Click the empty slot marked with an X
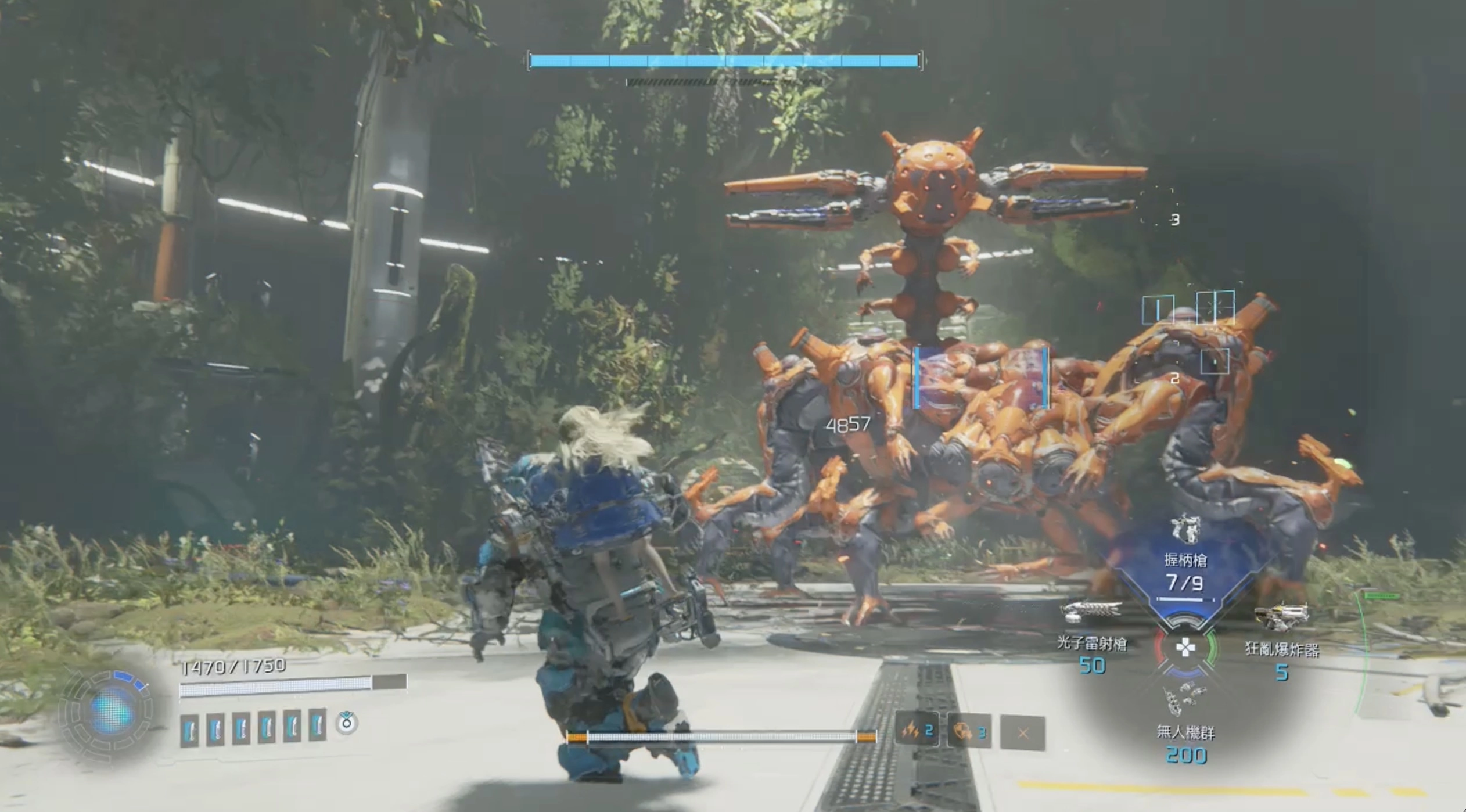The height and width of the screenshot is (812, 1466). coord(1023,733)
